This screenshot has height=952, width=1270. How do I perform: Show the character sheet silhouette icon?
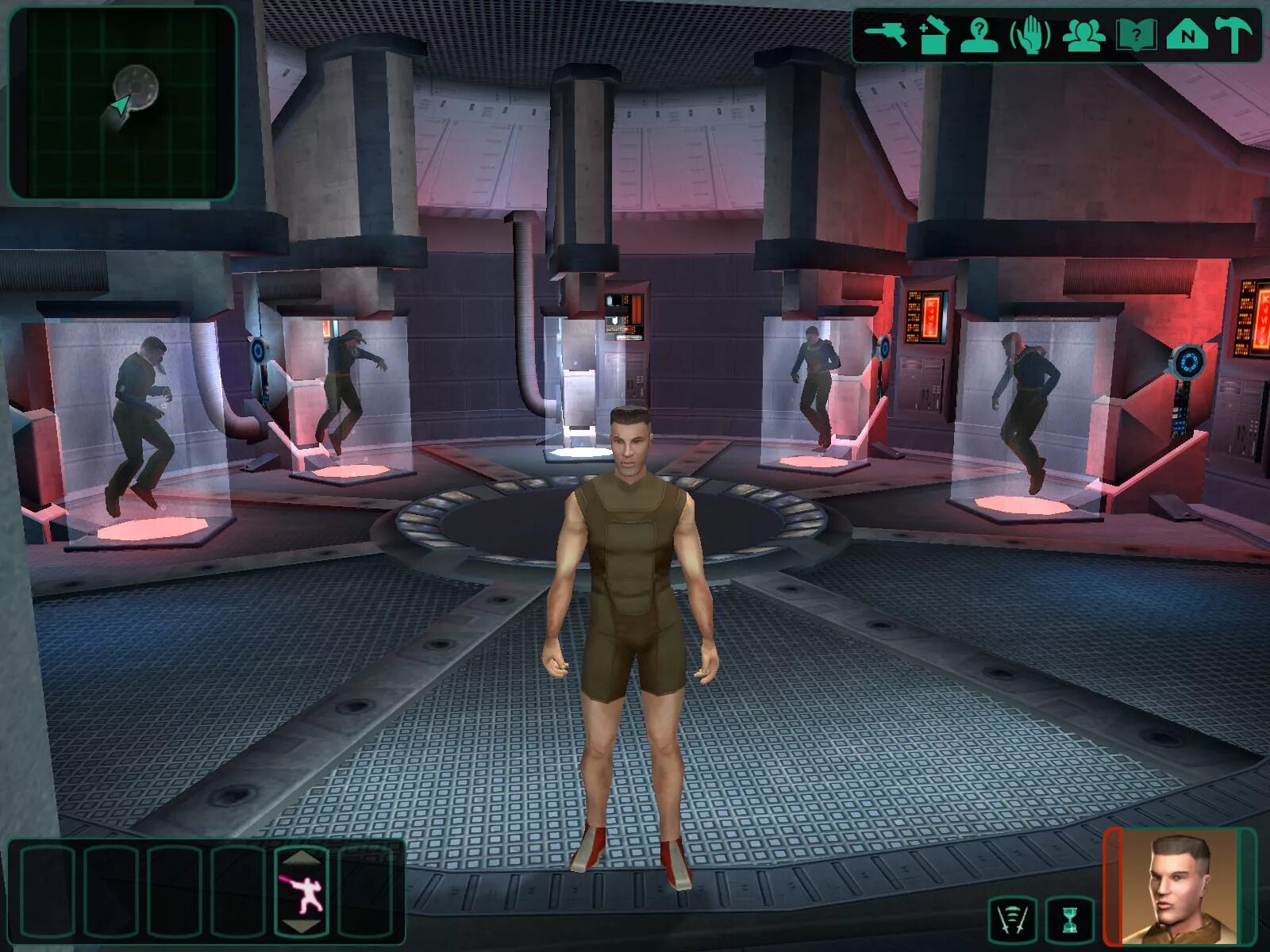979,36
